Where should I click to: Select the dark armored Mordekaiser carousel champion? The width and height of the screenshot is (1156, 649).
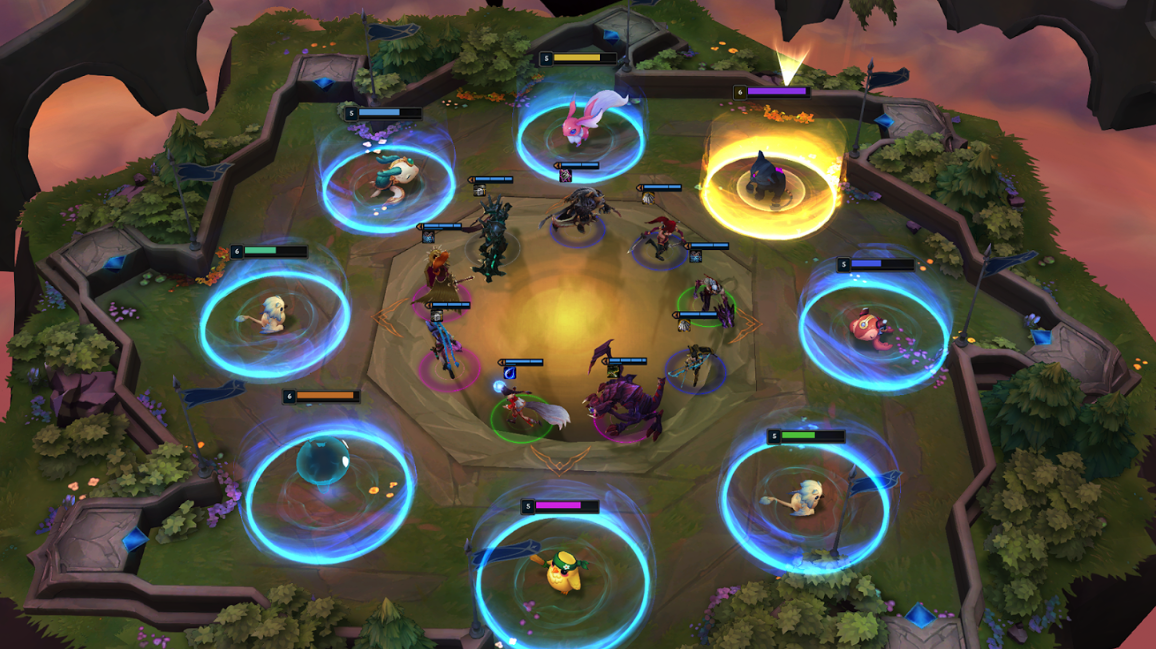[x=491, y=238]
